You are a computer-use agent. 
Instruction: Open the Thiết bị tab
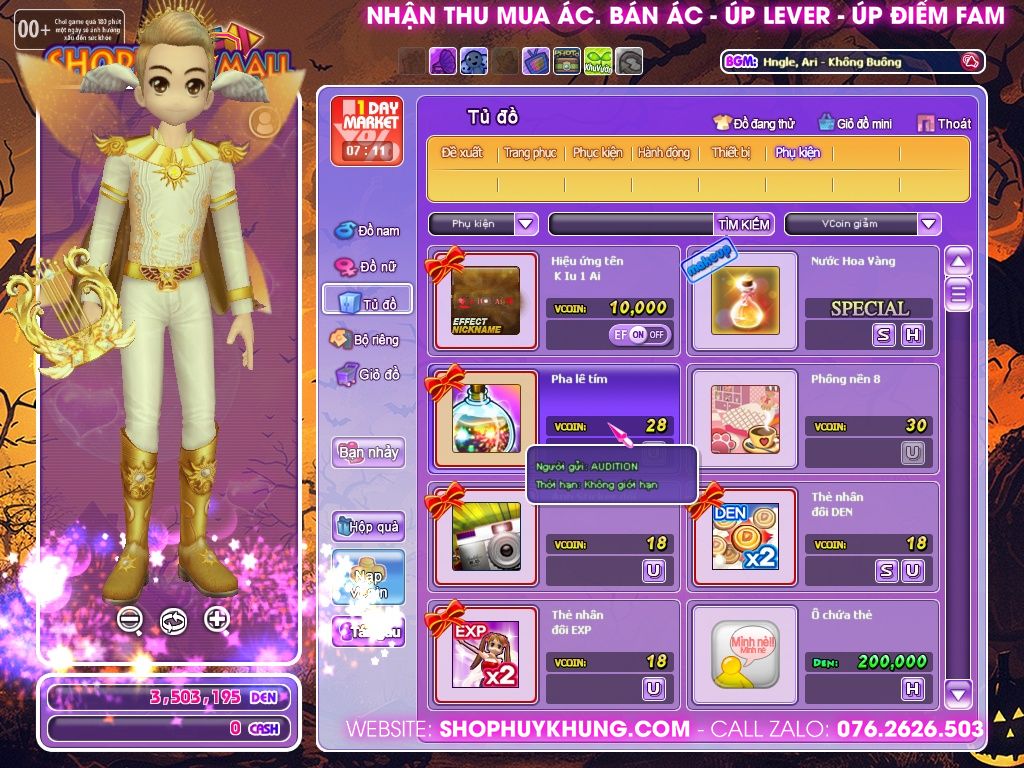pos(731,153)
